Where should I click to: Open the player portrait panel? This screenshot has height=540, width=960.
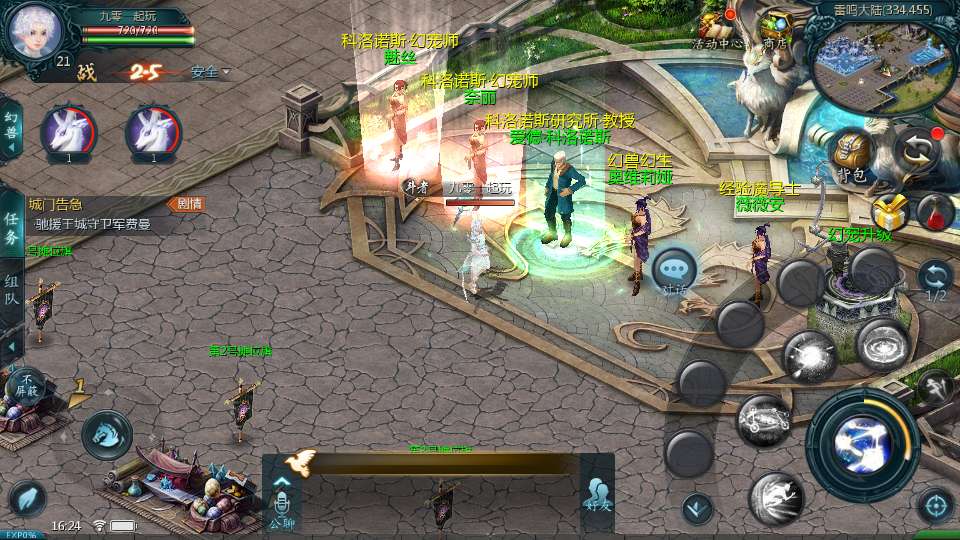pyautogui.click(x=35, y=31)
